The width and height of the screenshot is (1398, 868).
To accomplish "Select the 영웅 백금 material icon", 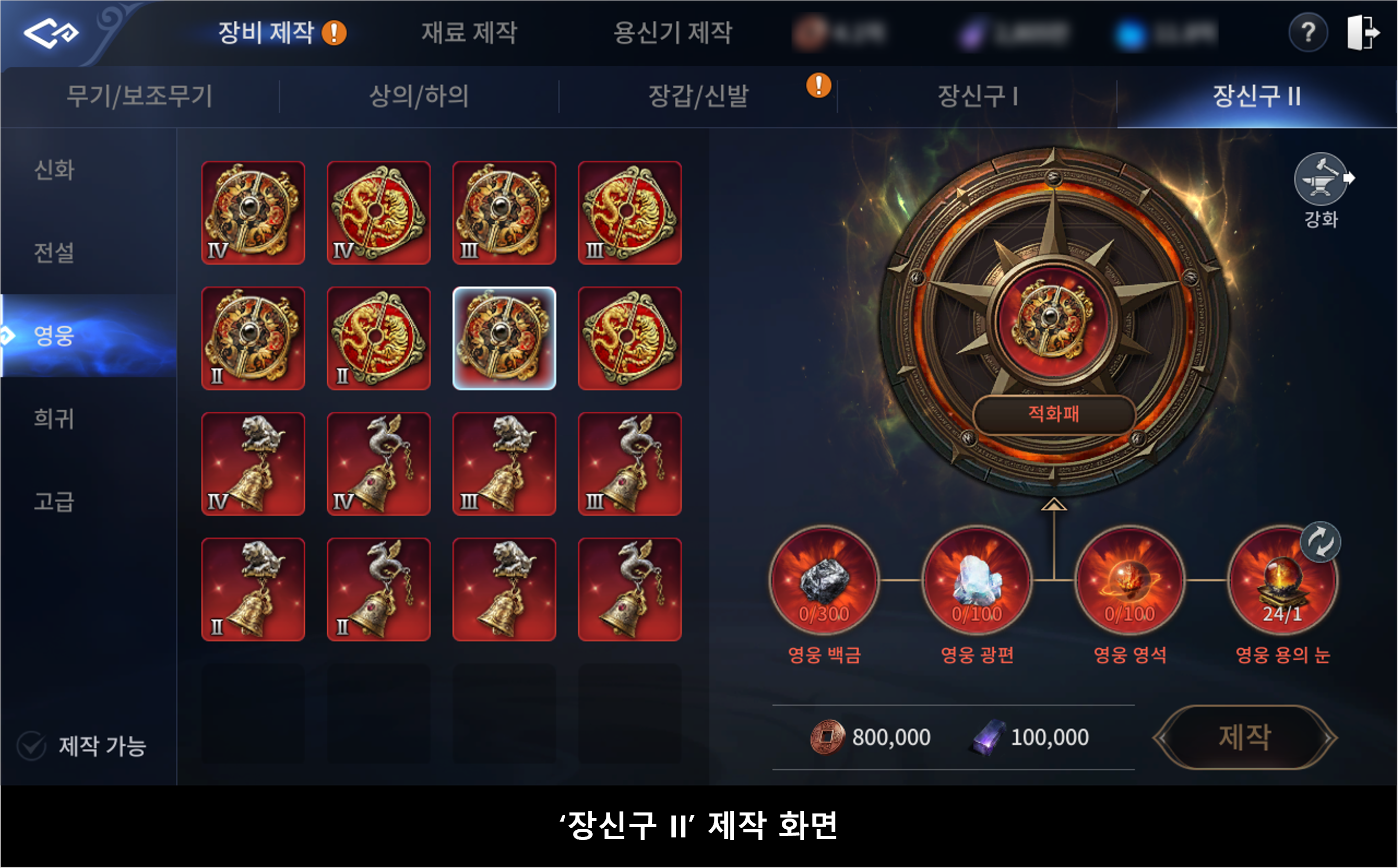I will pyautogui.click(x=824, y=581).
